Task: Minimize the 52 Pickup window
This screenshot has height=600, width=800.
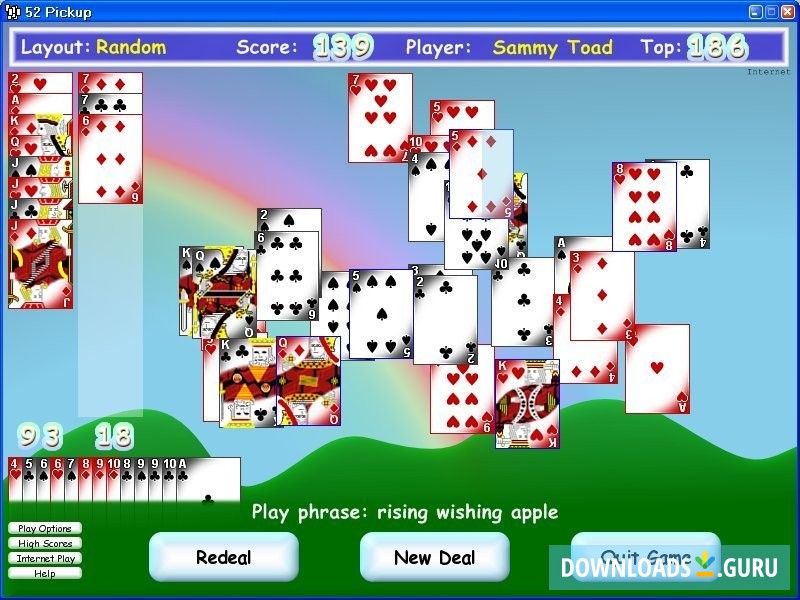Action: coord(756,12)
